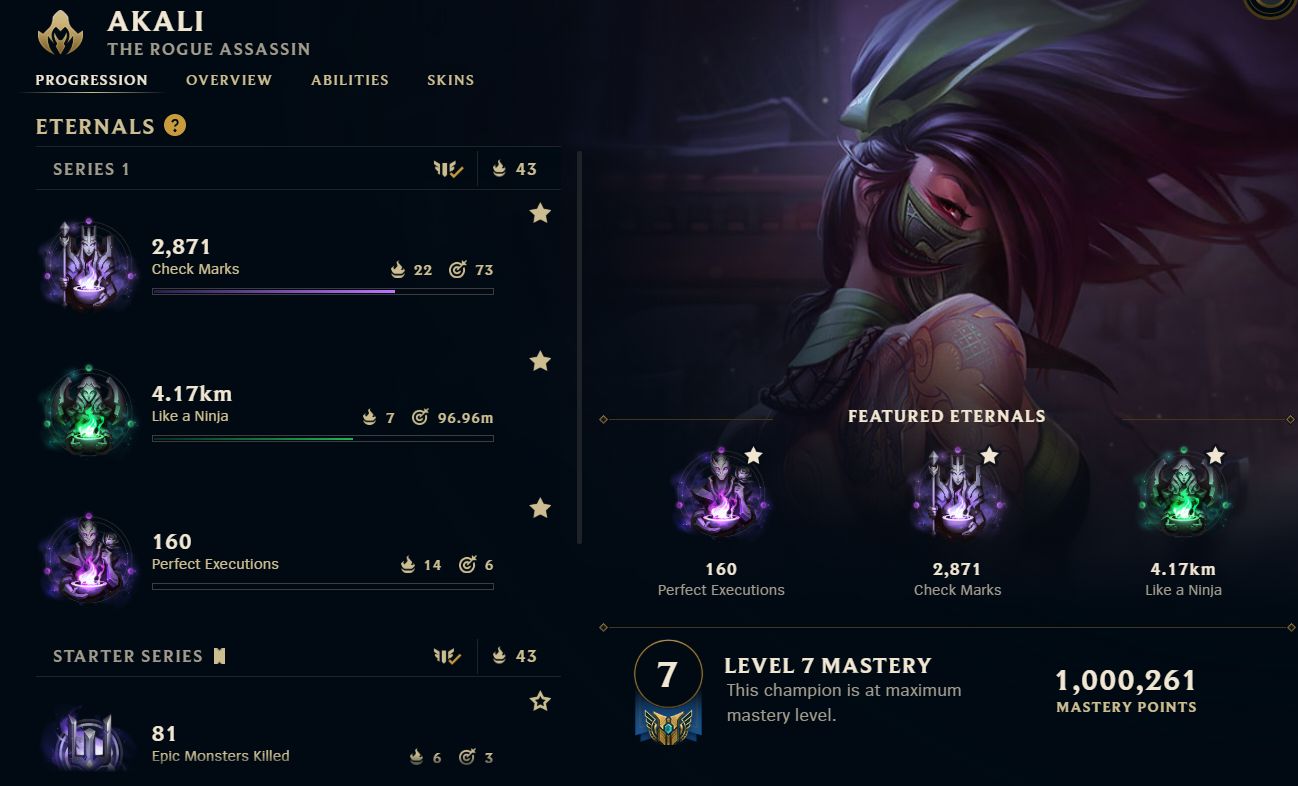1298x786 pixels.
Task: Select the Check Marks eternal badge icon
Action: pyautogui.click(x=87, y=263)
